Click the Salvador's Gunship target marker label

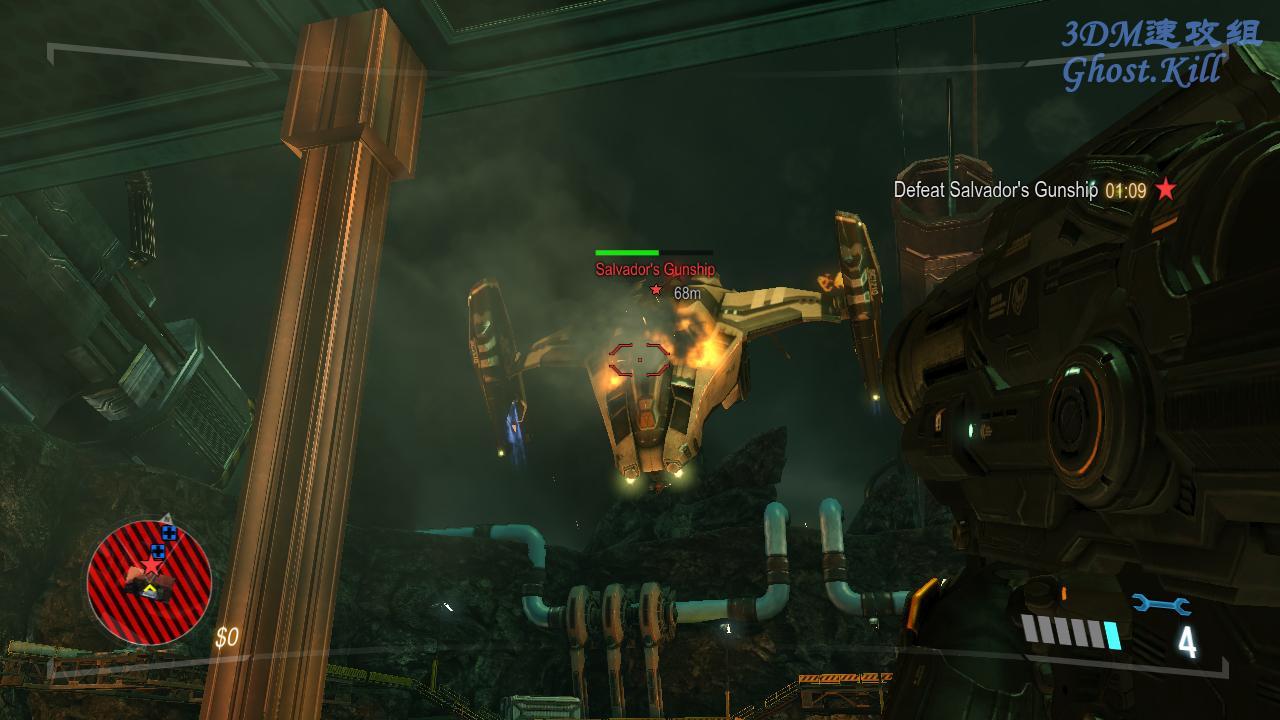655,269
